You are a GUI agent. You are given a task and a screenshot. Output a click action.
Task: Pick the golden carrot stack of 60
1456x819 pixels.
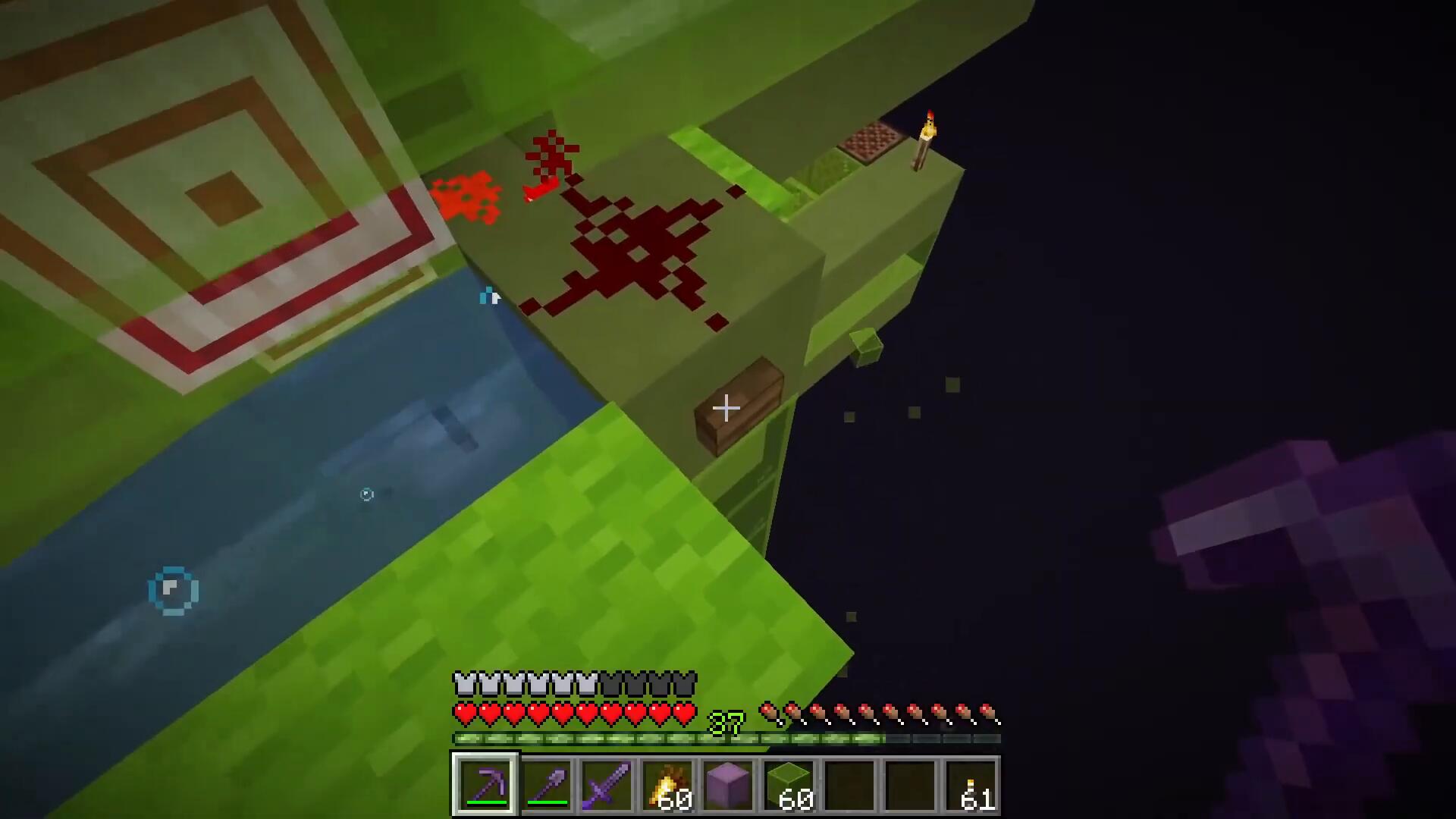tap(667, 785)
